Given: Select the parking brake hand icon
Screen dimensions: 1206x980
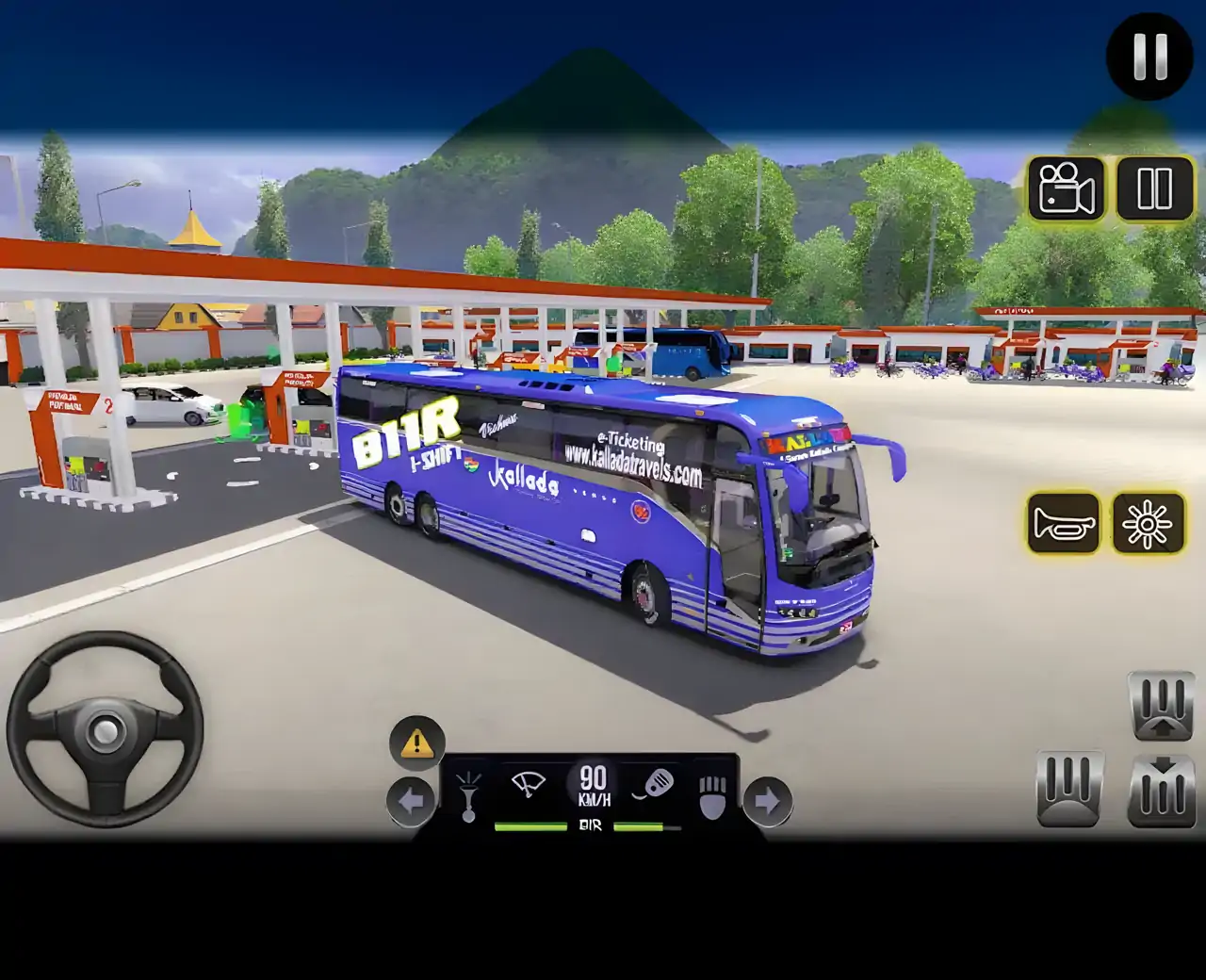Looking at the screenshot, I should point(713,797).
